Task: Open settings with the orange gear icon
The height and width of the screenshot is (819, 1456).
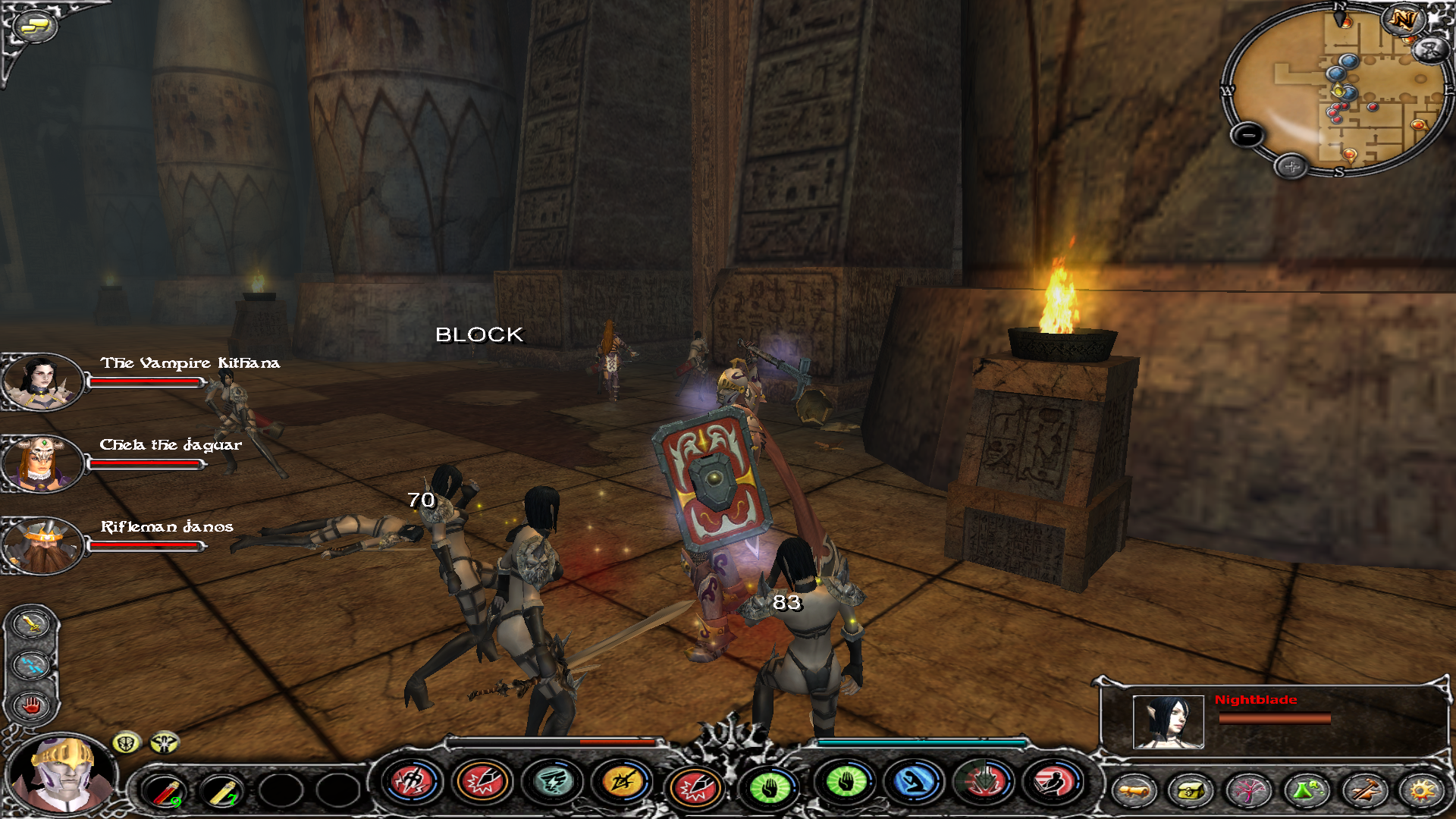Action: click(x=1422, y=791)
